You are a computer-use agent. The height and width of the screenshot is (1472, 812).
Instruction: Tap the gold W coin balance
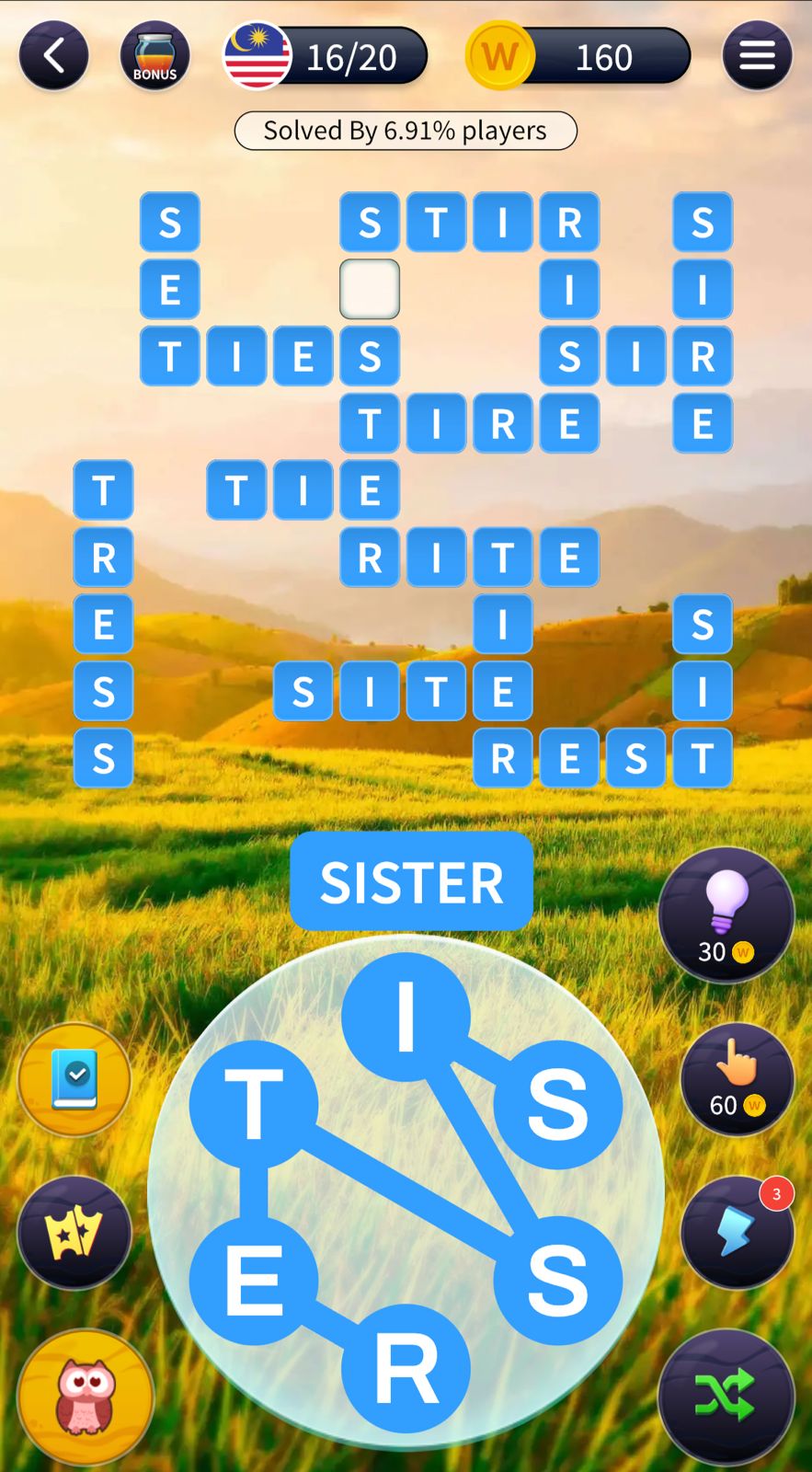pos(578,57)
